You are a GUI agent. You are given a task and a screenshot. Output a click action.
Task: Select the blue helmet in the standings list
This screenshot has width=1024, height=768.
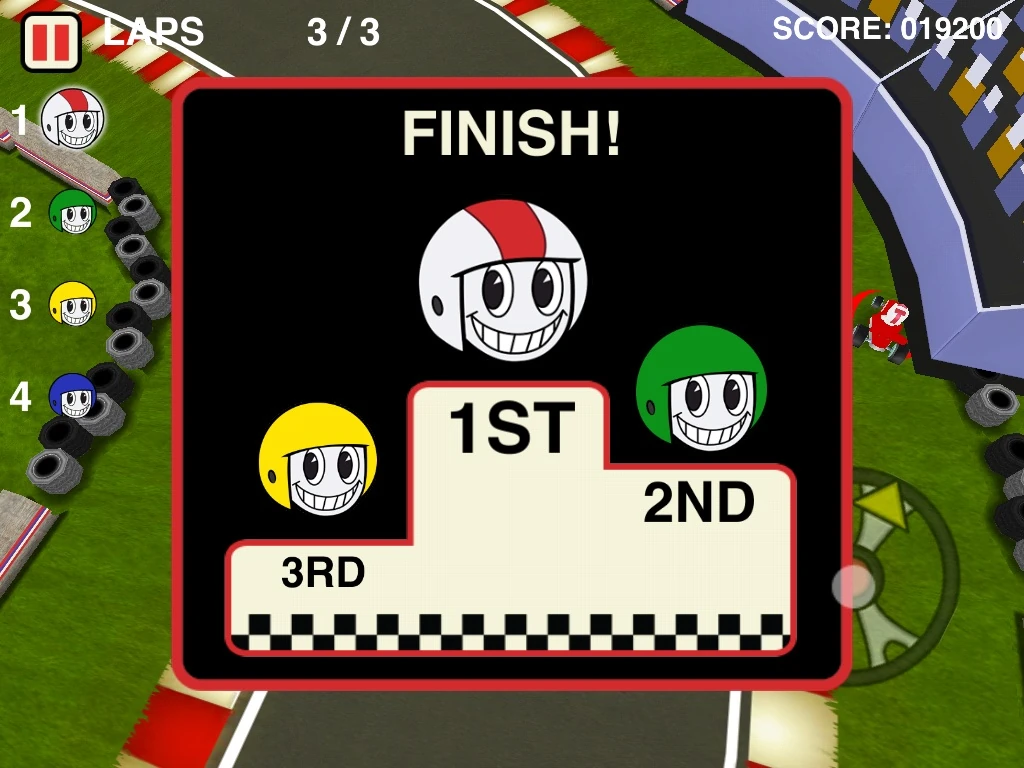click(73, 397)
